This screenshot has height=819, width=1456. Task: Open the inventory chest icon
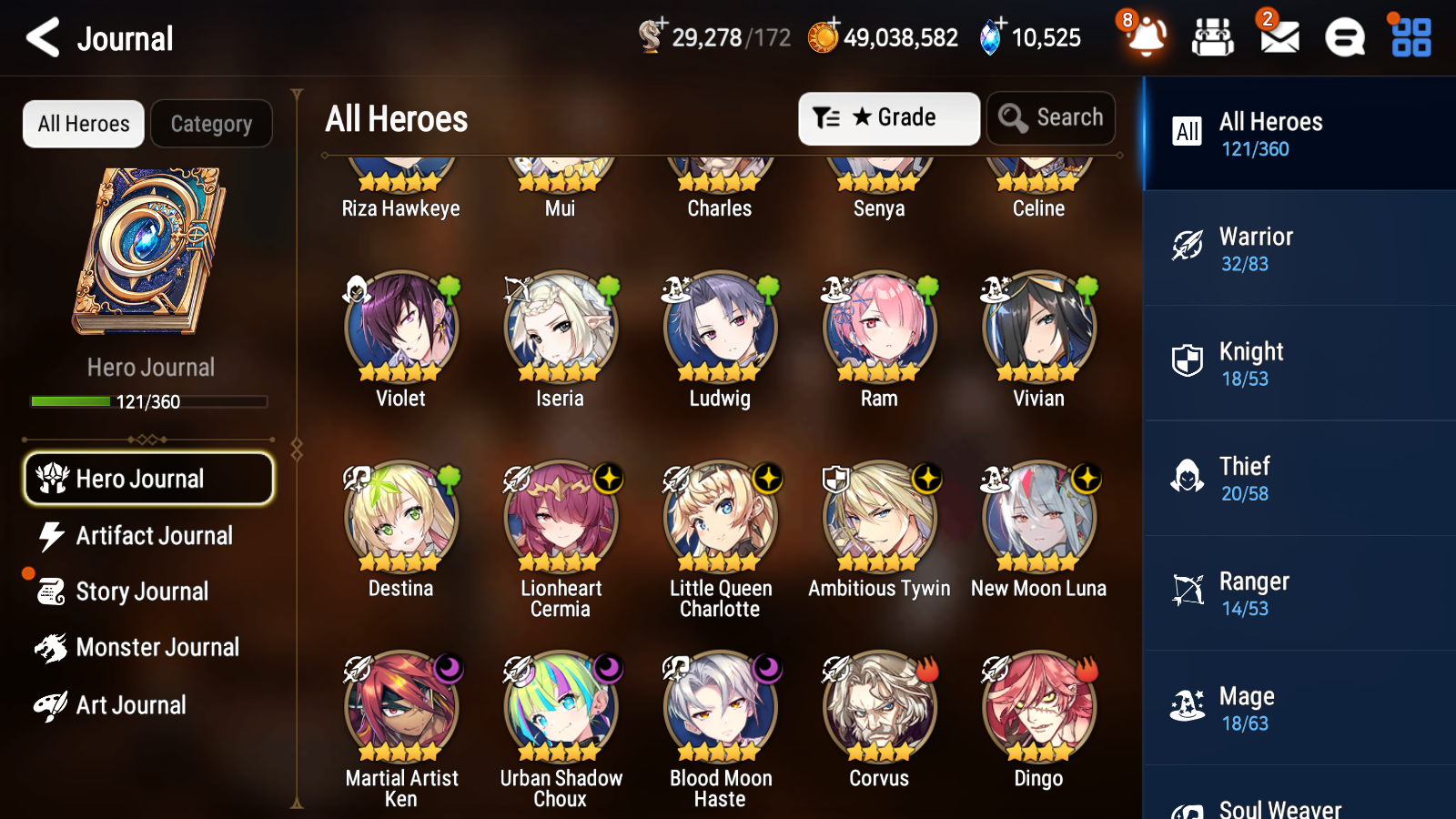point(1213,38)
